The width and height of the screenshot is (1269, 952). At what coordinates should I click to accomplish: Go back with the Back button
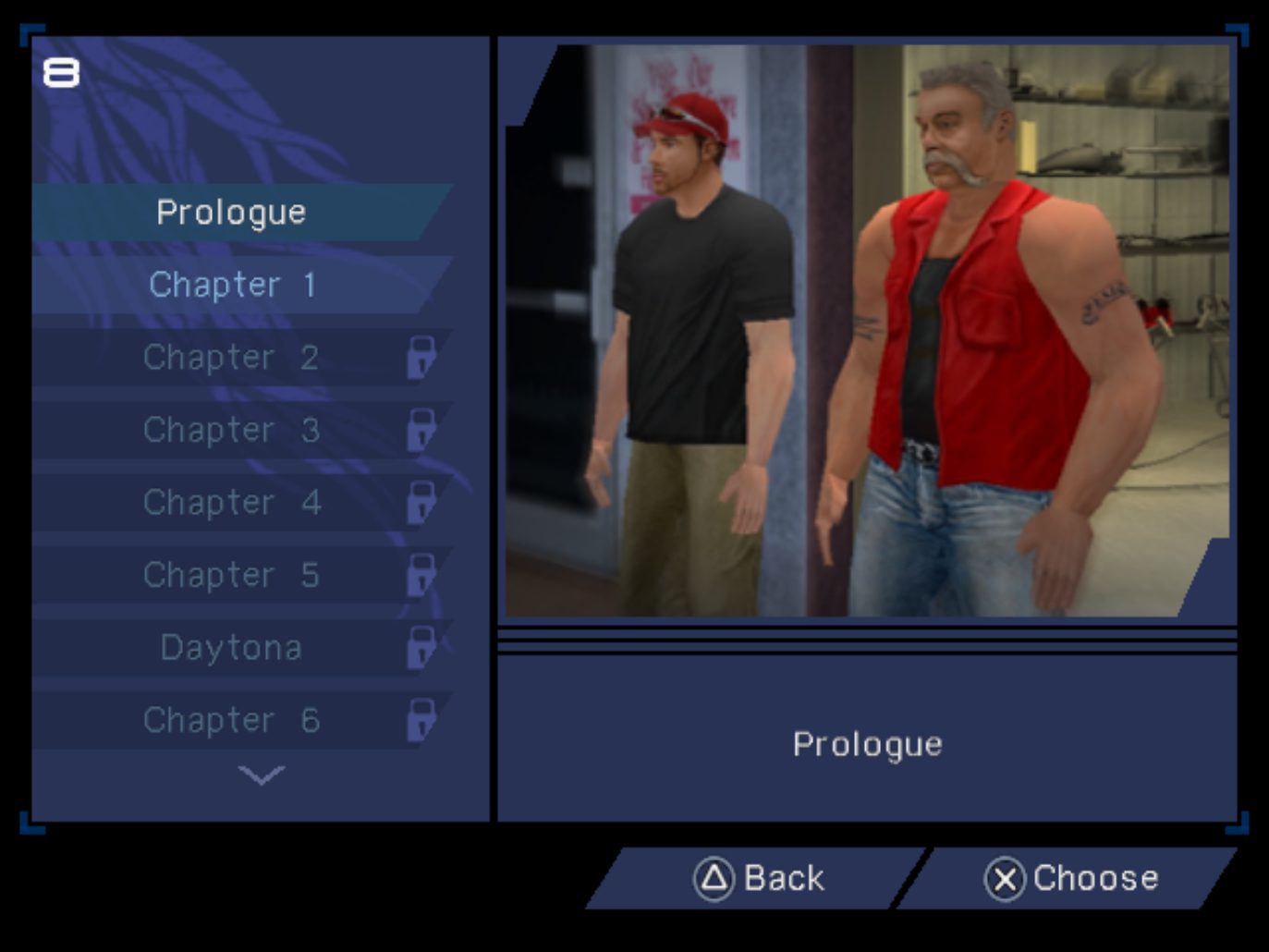coord(758,878)
